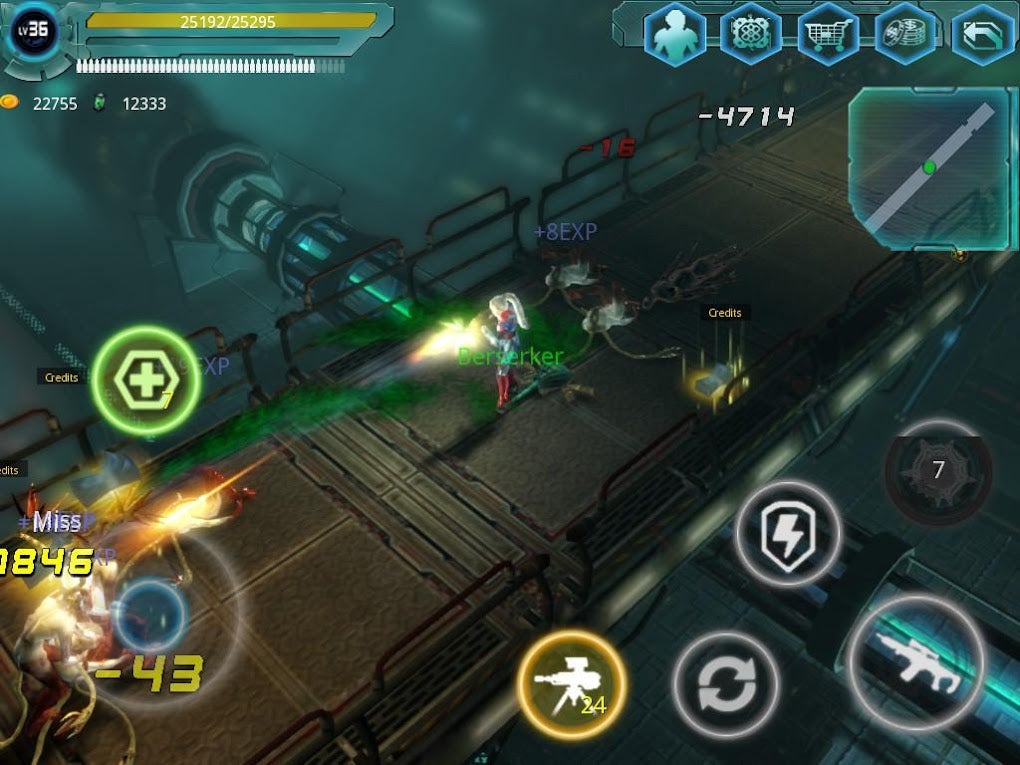Open the character profile hexagon icon

675,35
